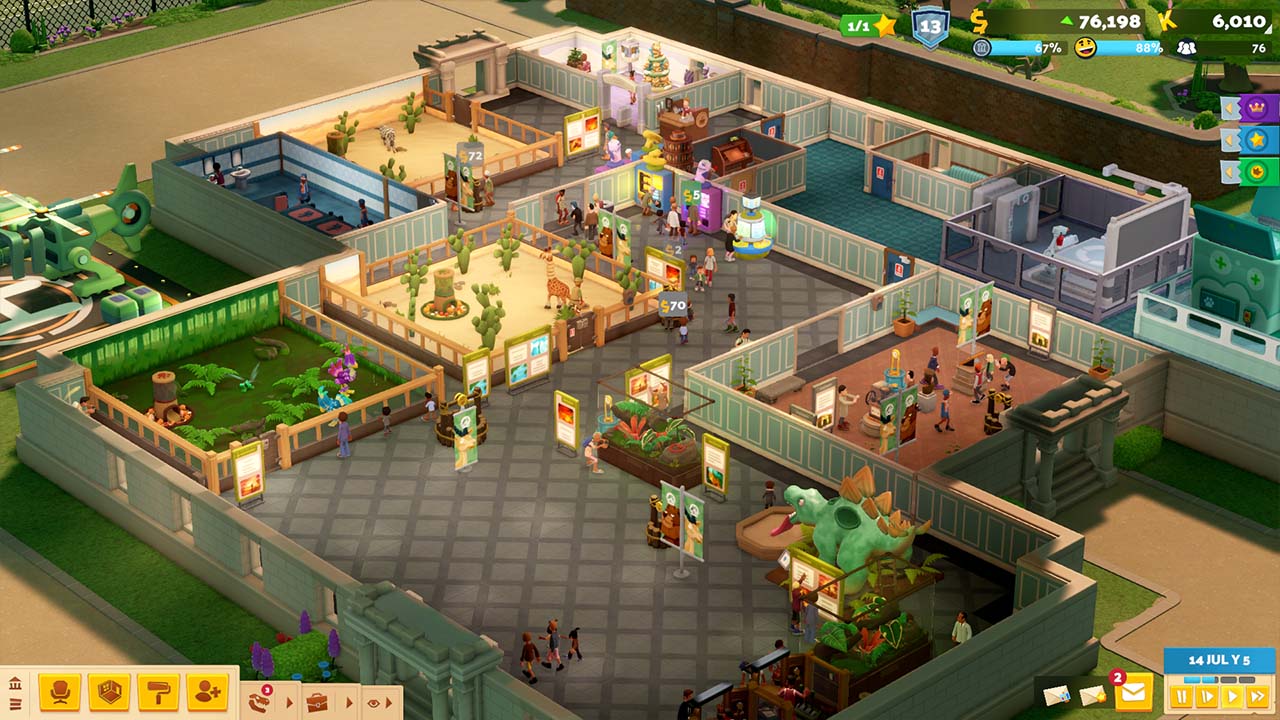Pause the game
1280x720 pixels.
[x=1183, y=695]
